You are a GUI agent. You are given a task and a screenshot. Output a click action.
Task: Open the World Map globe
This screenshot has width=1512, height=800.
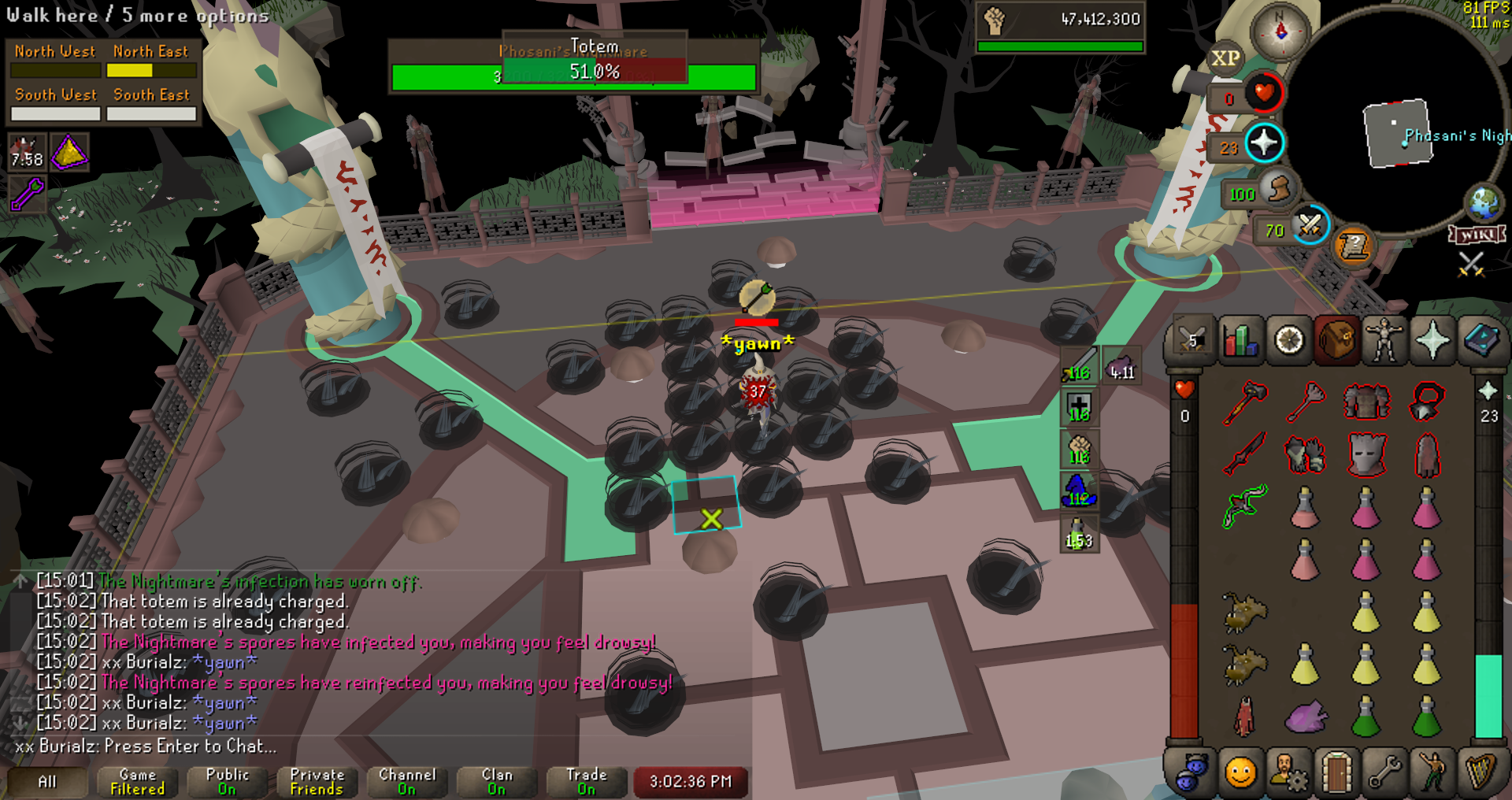(1484, 202)
